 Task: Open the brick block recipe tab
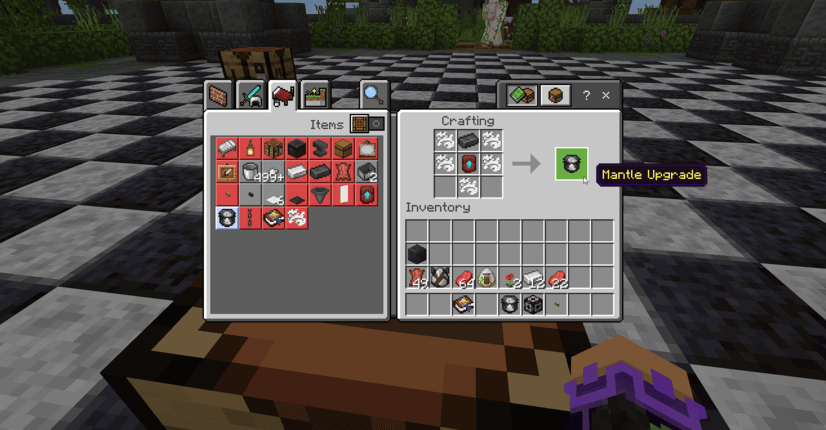tap(219, 95)
